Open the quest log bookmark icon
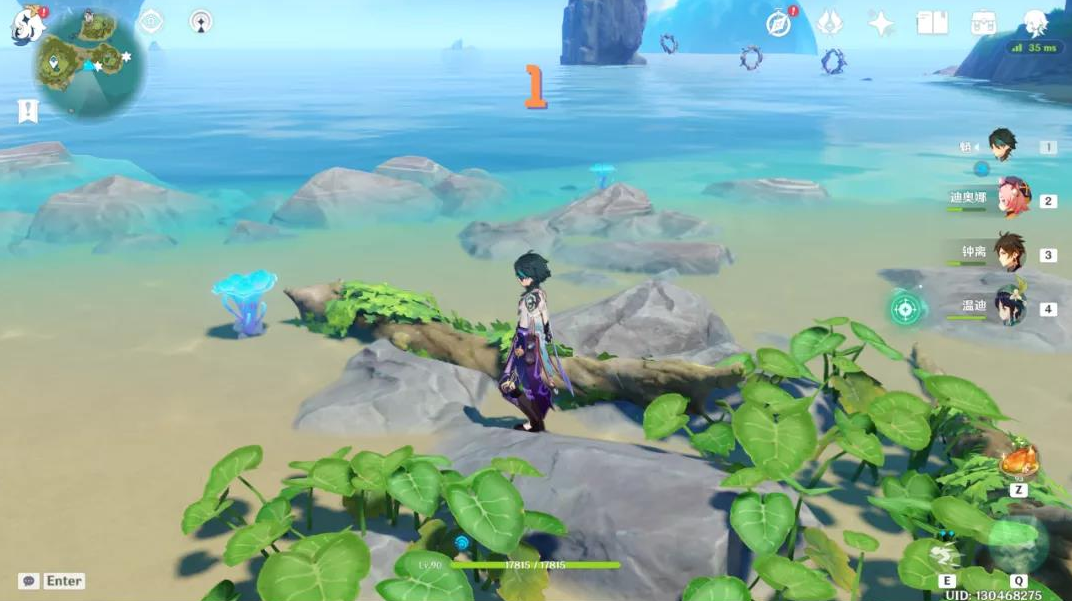This screenshot has width=1072, height=601. click(27, 111)
